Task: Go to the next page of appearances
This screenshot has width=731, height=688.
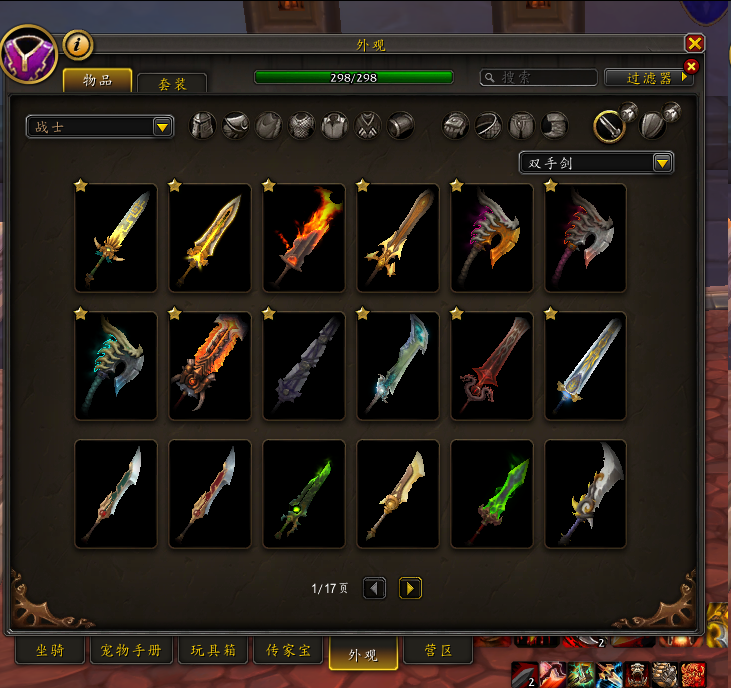Action: 410,588
